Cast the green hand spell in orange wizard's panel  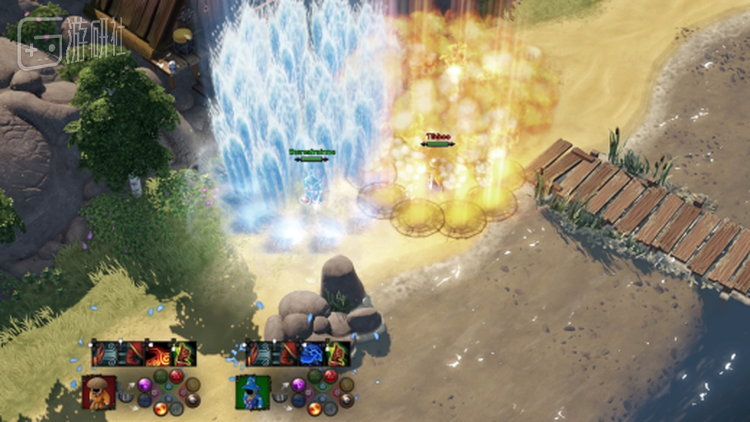185,353
